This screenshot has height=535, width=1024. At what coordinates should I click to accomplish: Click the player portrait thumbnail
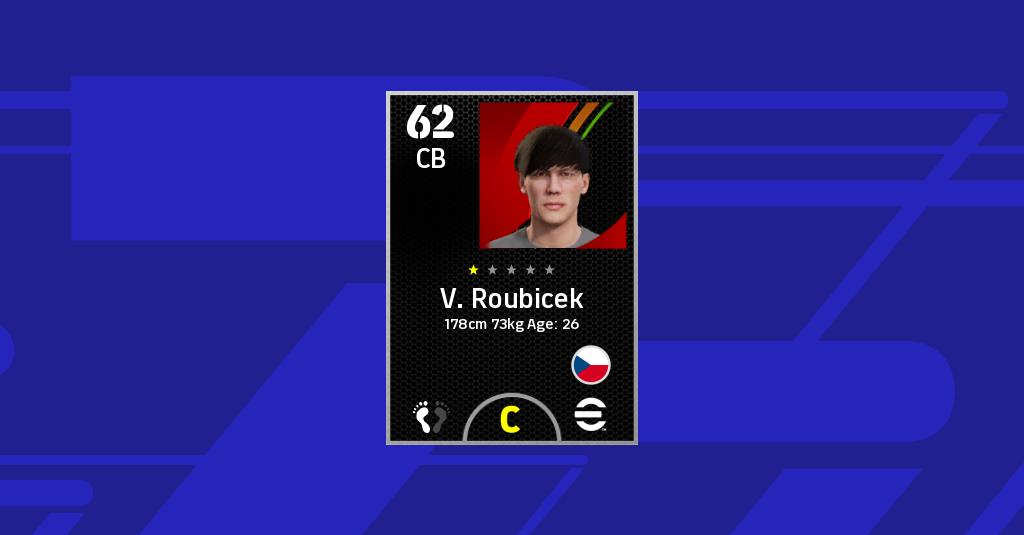tap(553, 175)
